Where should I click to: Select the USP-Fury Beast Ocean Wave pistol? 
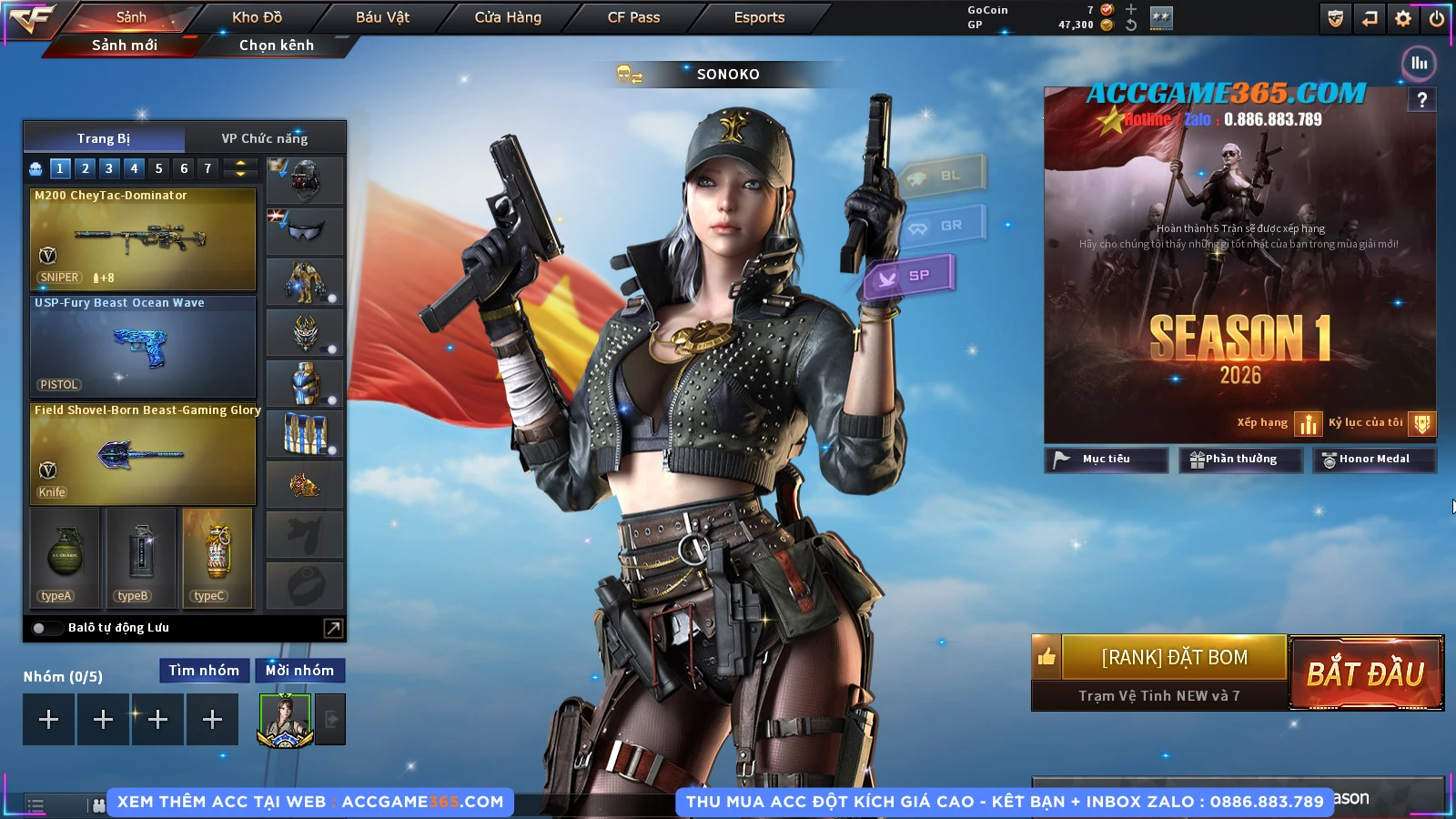143,346
